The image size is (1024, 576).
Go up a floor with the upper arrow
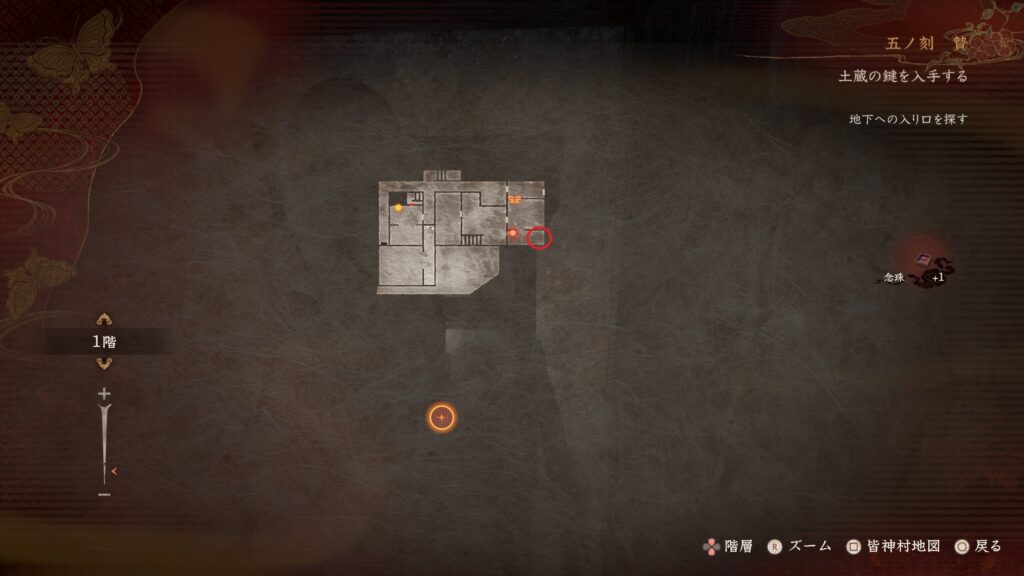(x=104, y=320)
